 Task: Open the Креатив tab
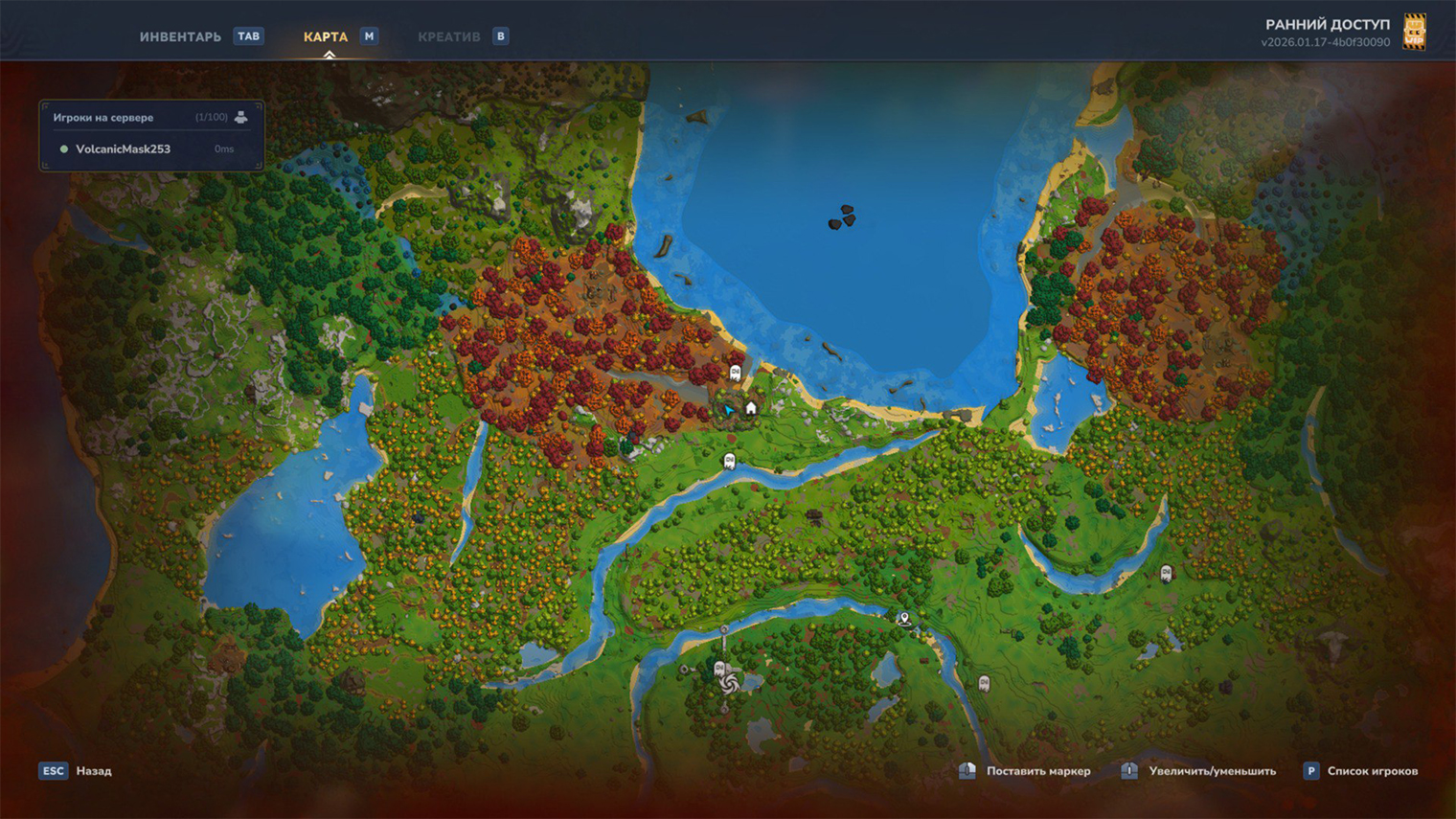[x=448, y=36]
